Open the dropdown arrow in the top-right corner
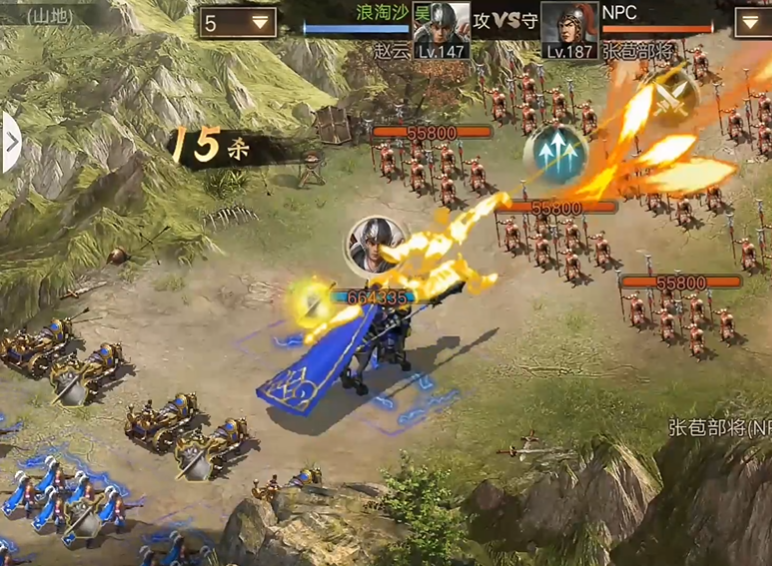772x566 pixels. pyautogui.click(x=752, y=22)
